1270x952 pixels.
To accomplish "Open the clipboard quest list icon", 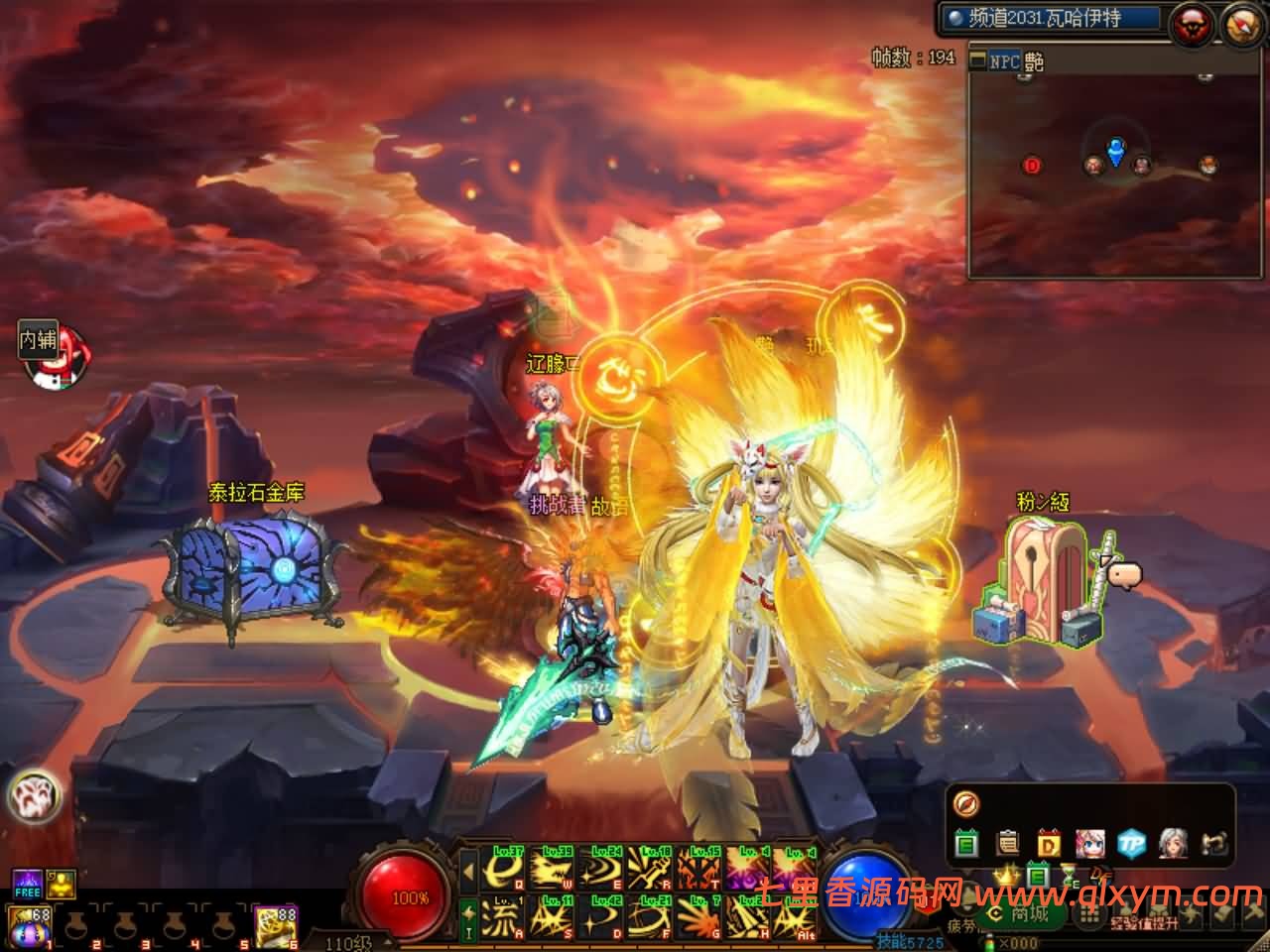I will click(x=1008, y=844).
